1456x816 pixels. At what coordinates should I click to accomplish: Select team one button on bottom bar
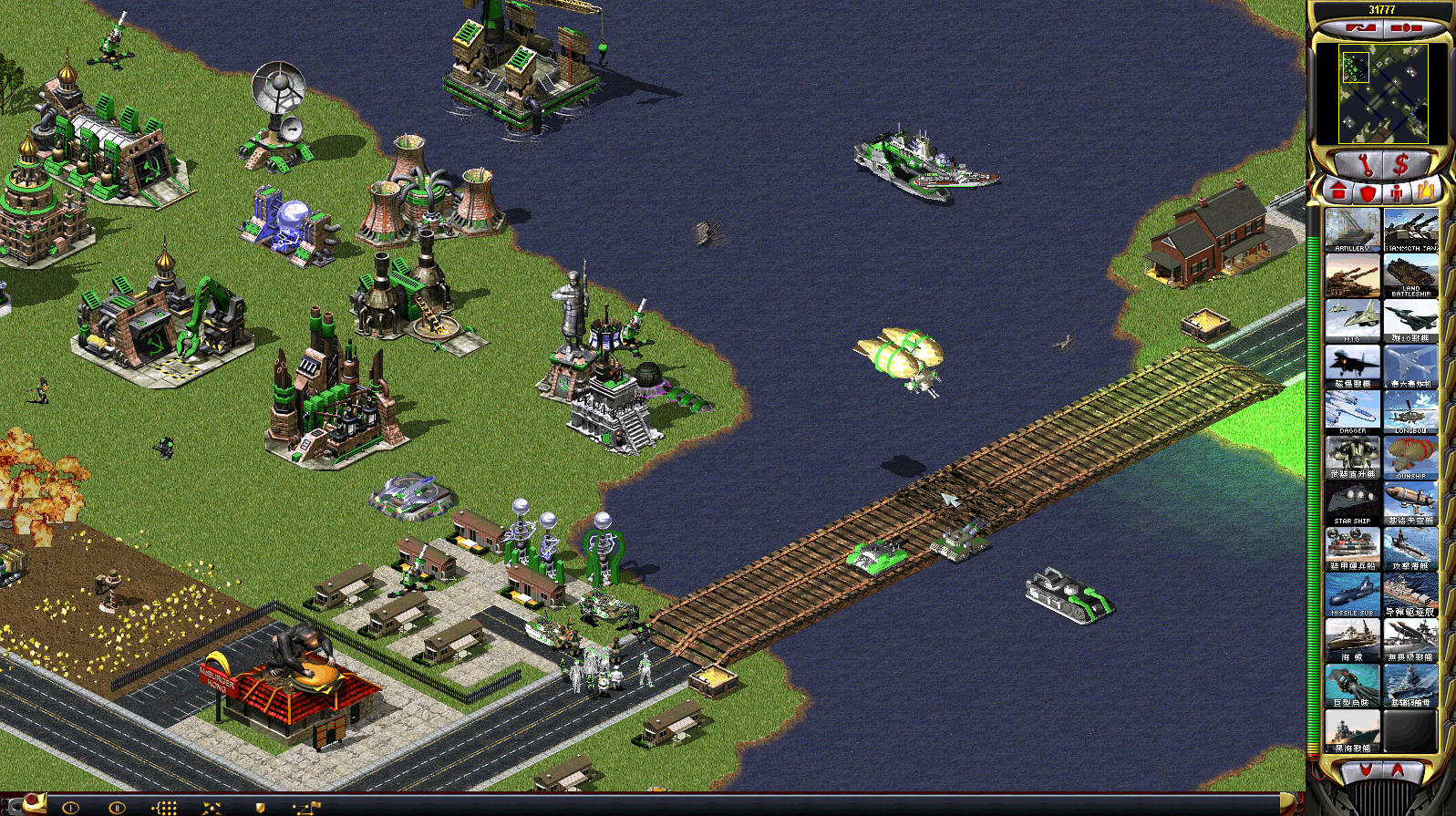coord(70,808)
